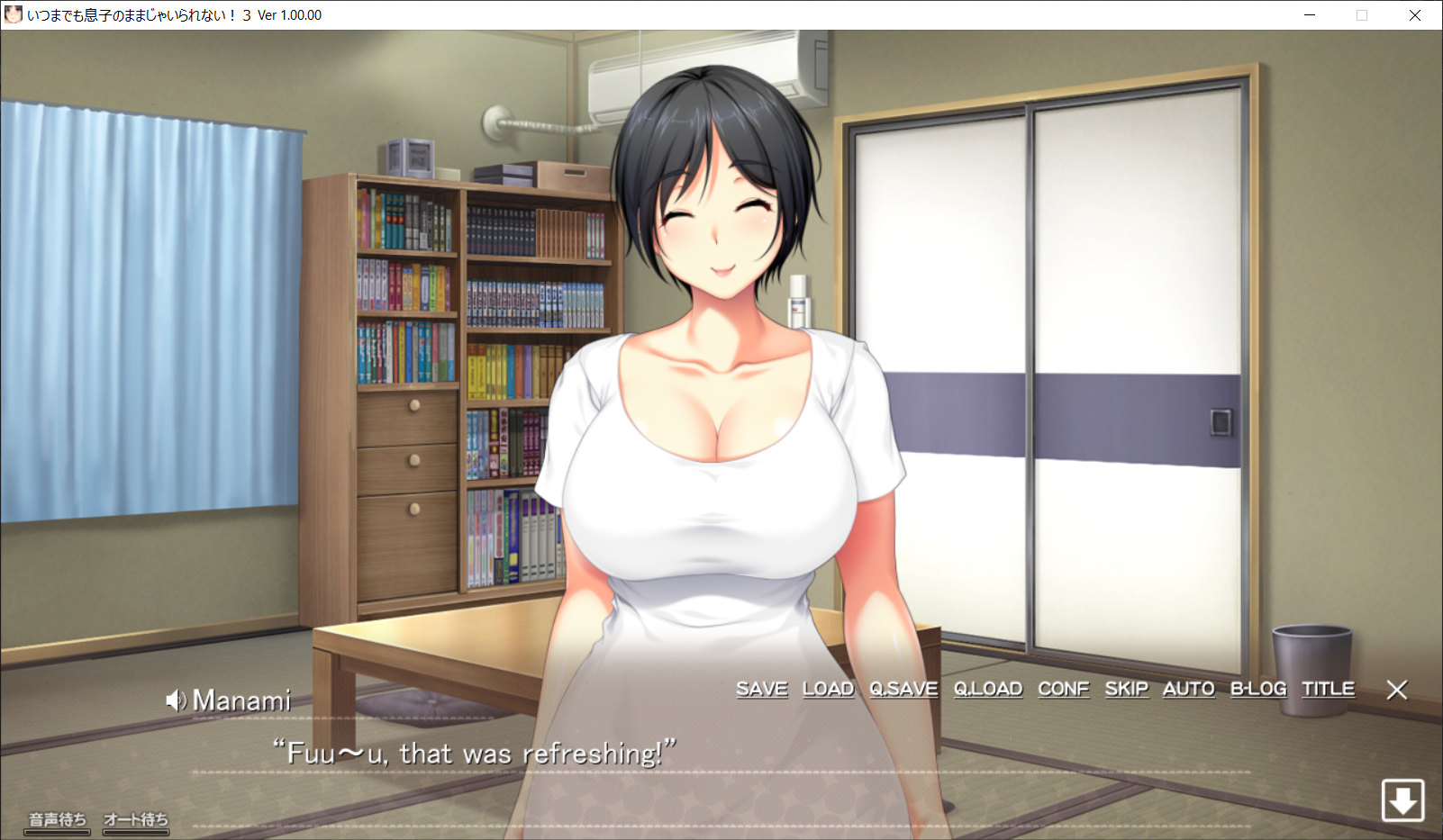Quick save with Q.SAVE
Viewport: 1443px width, 840px height.
click(x=903, y=689)
